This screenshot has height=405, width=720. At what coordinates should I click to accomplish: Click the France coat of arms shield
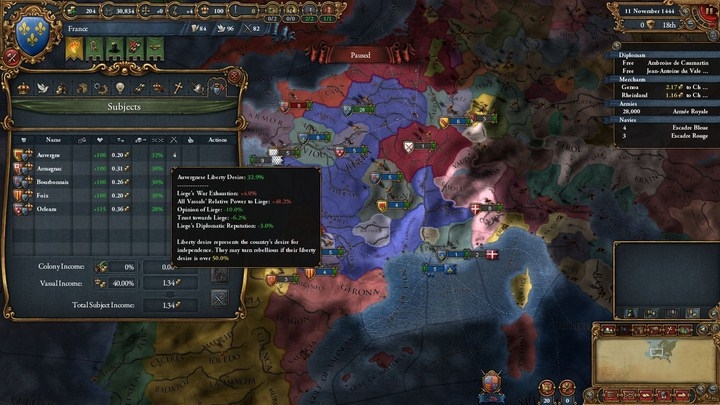(x=33, y=30)
